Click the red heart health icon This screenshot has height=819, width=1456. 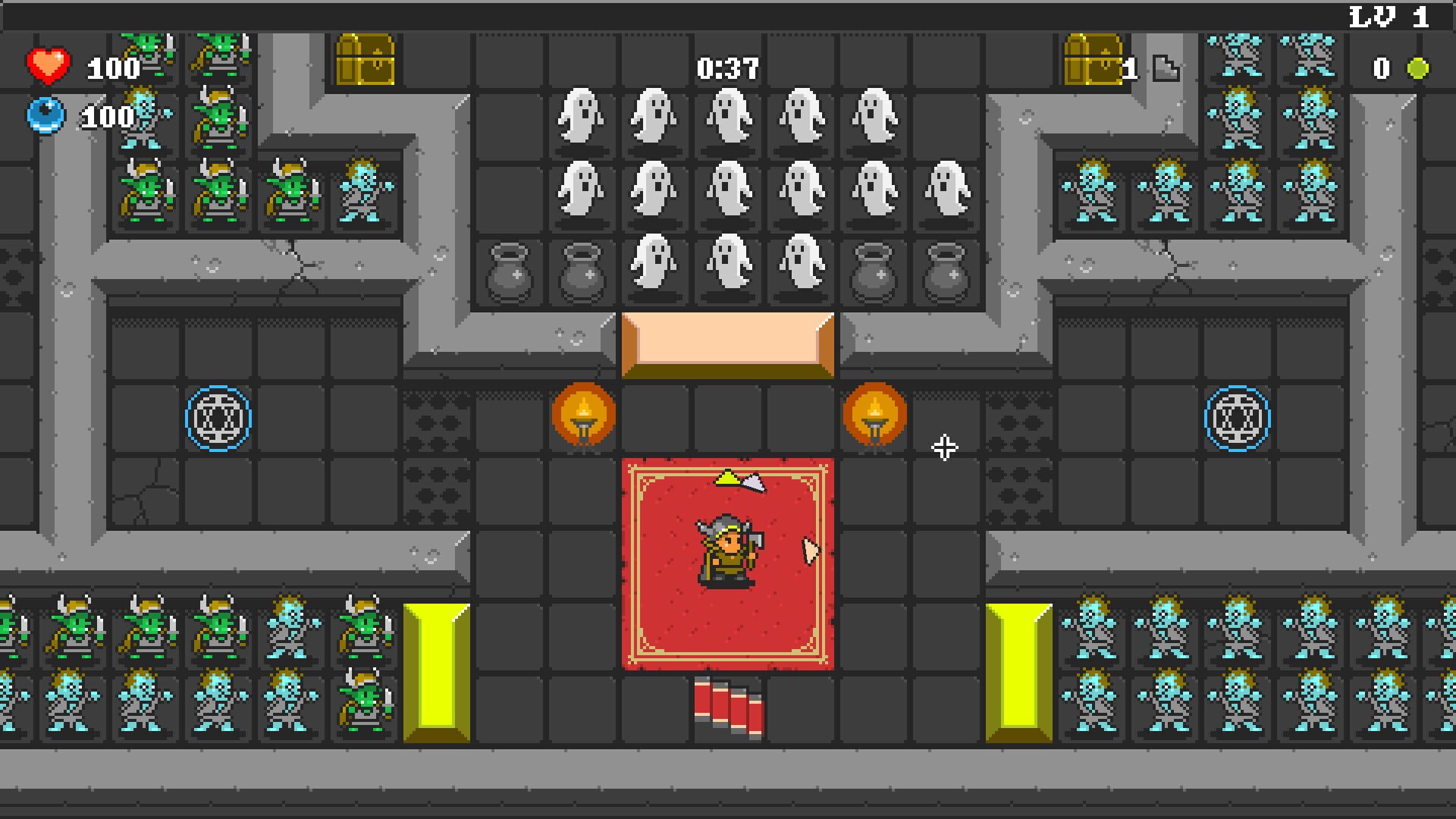pyautogui.click(x=47, y=64)
